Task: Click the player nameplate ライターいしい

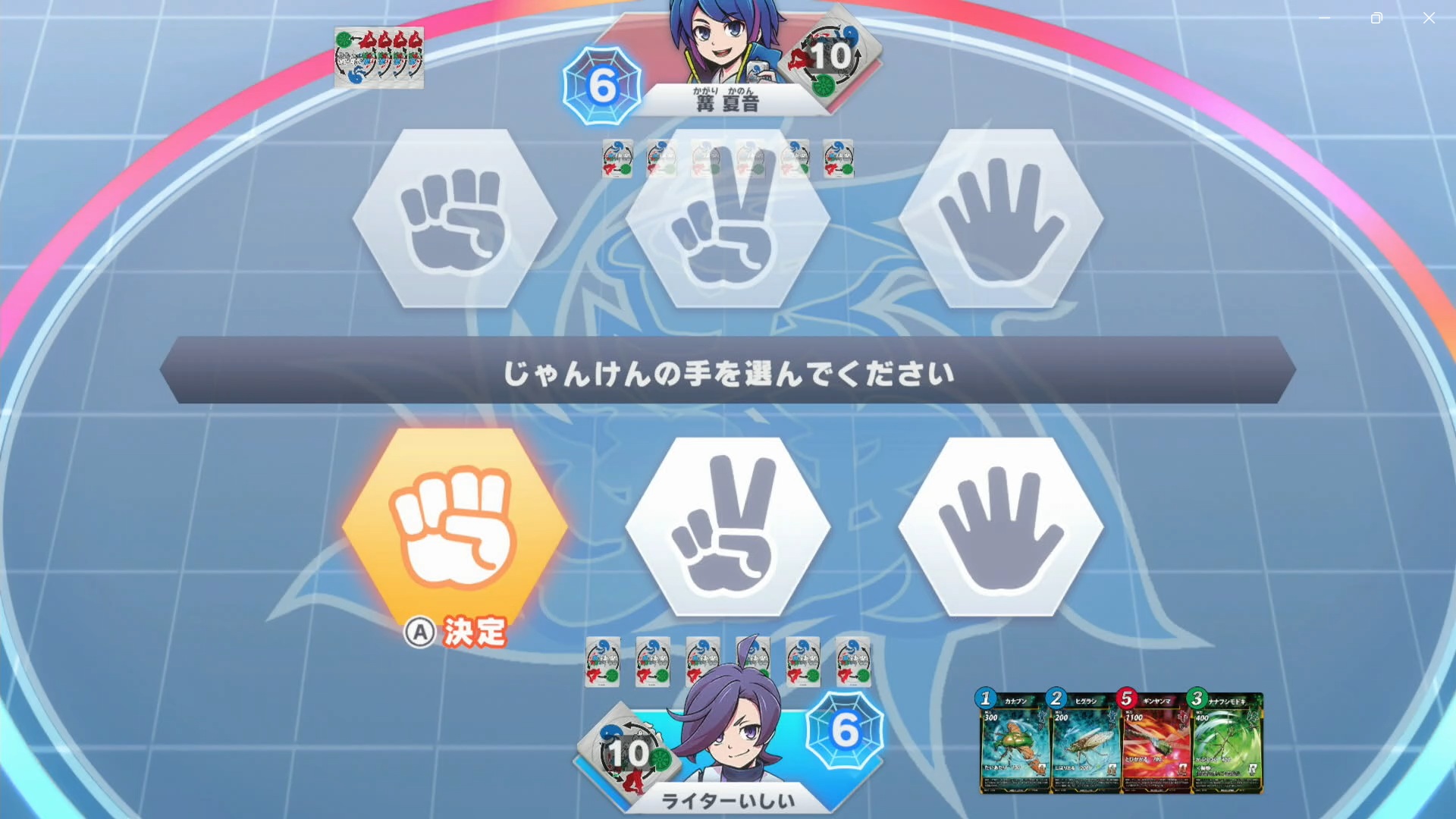Action: coord(728,800)
